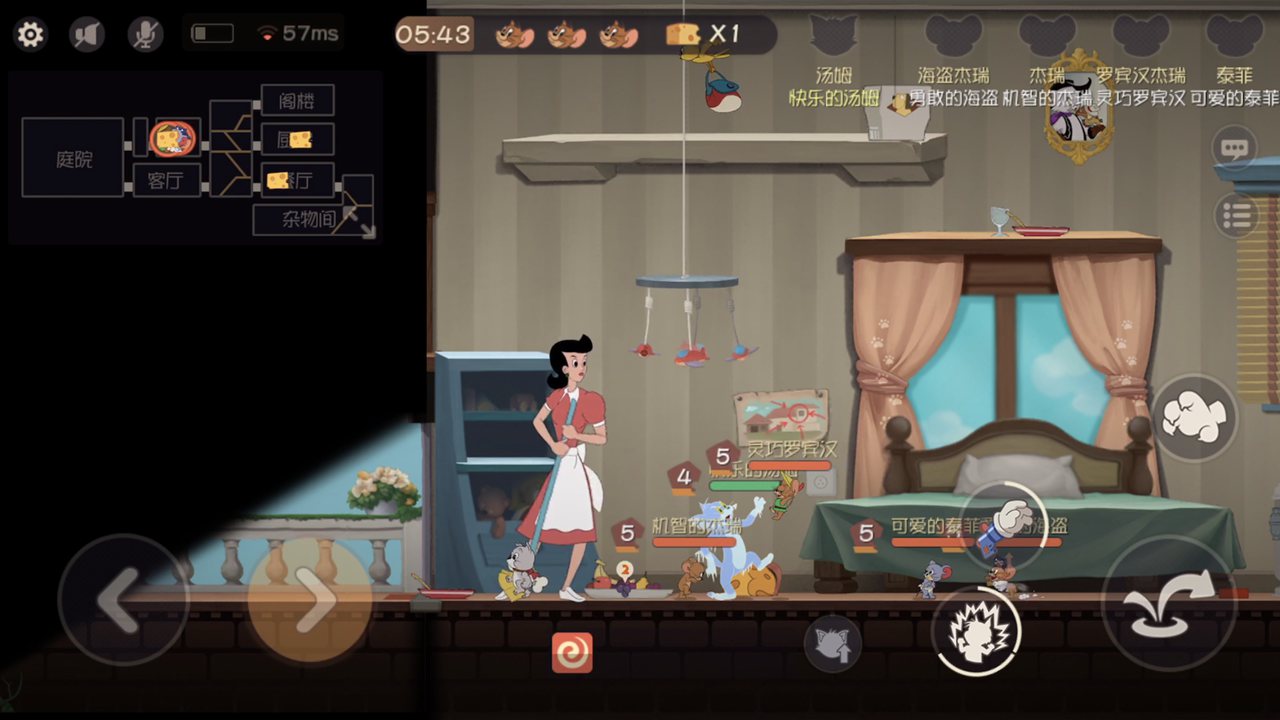This screenshot has height=720, width=1280.
Task: Open the gear settings menu
Action: [31, 35]
